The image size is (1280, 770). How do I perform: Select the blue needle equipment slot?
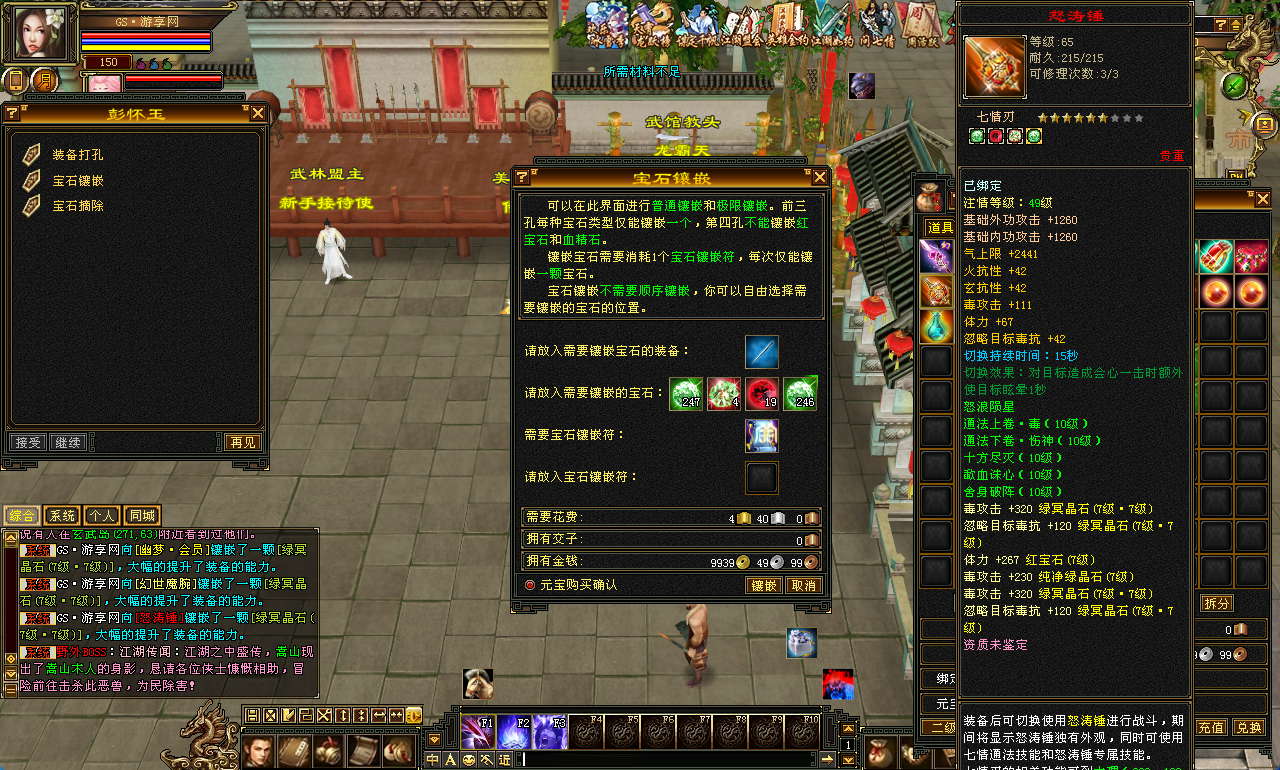point(761,352)
